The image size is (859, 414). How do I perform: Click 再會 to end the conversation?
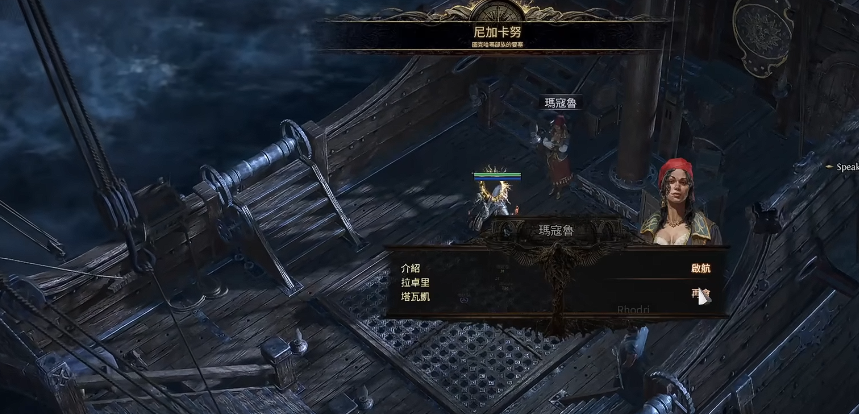(699, 294)
